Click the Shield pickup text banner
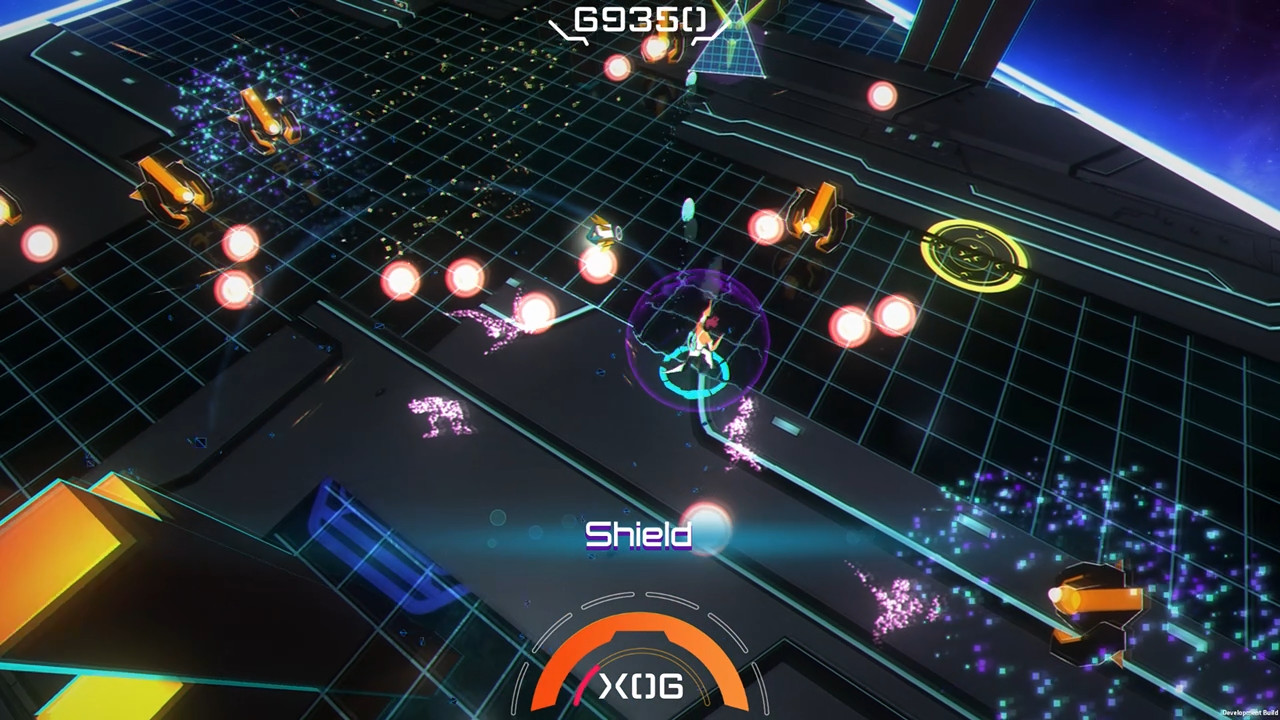Viewport: 1280px width, 720px height. 640,536
